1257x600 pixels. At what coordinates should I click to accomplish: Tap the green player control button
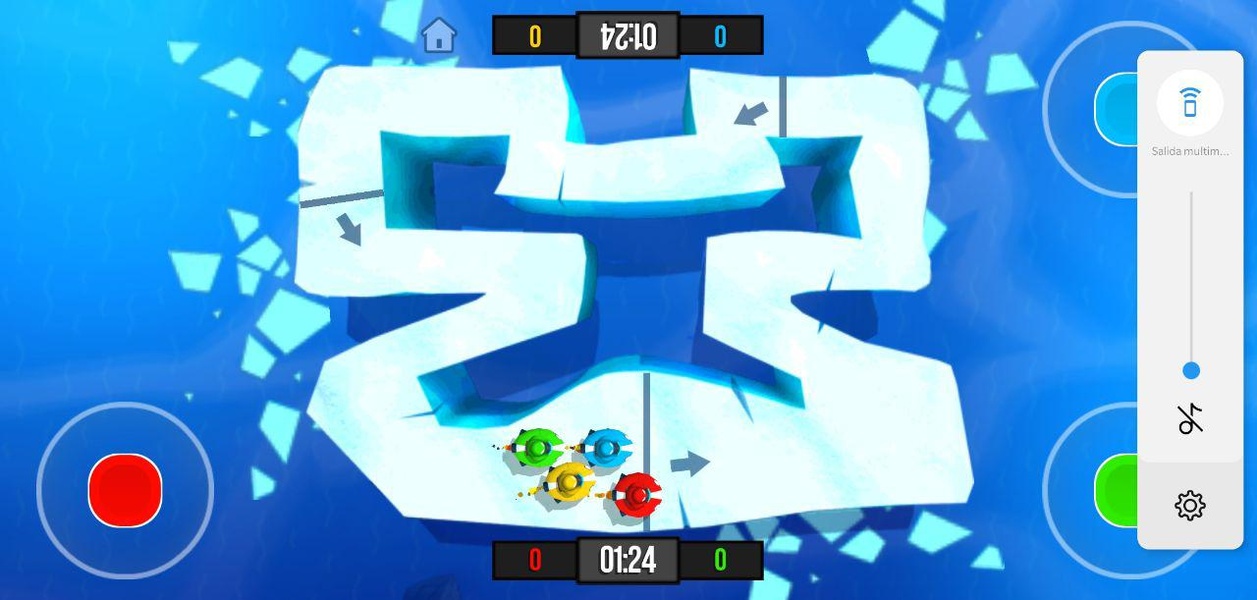coord(1116,490)
